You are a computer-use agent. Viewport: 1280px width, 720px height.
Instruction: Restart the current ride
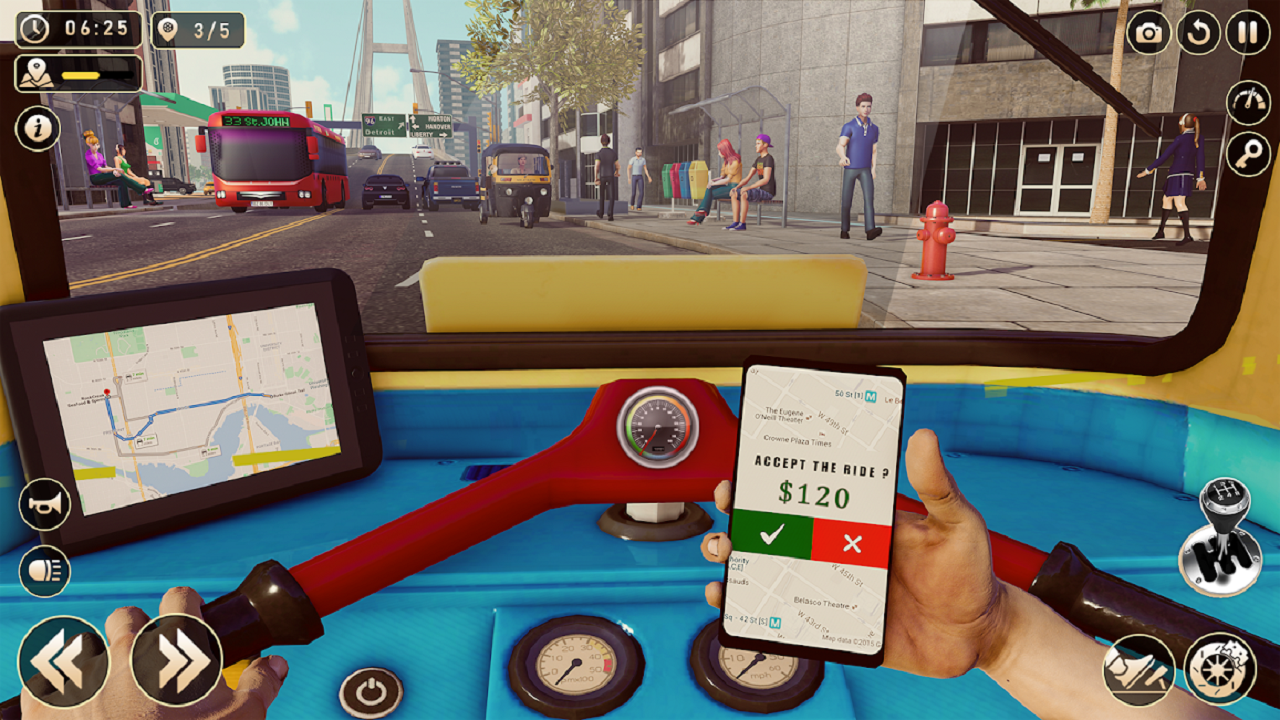tap(1196, 31)
